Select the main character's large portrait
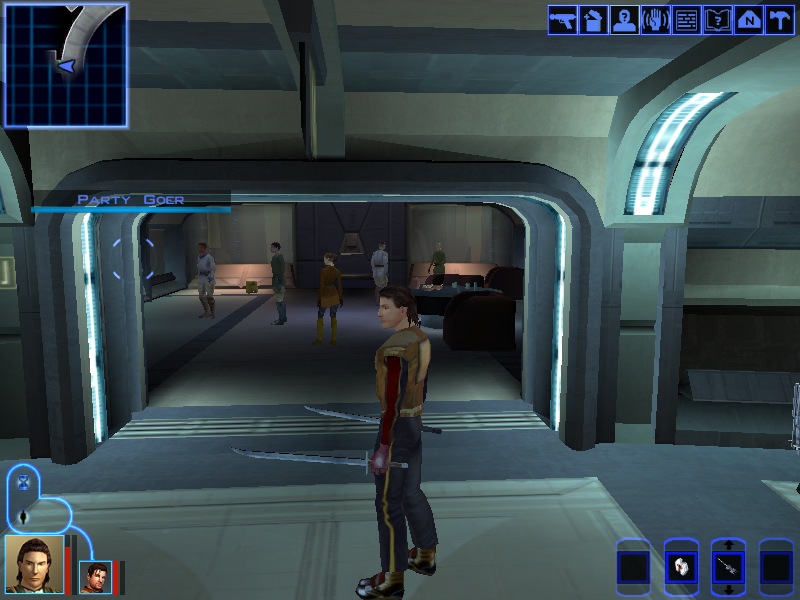The height and width of the screenshot is (600, 800). click(x=34, y=564)
